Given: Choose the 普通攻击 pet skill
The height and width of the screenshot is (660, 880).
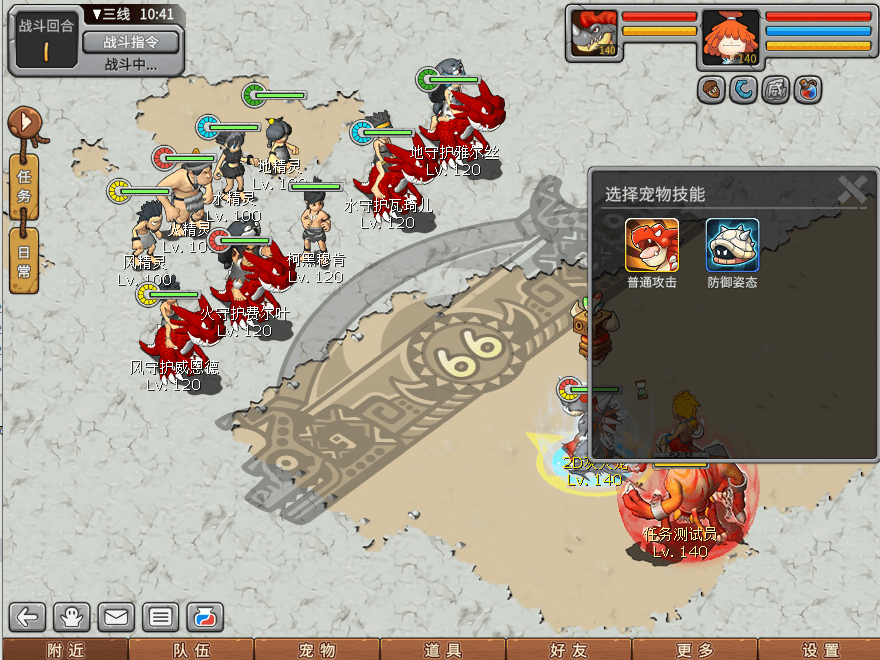Looking at the screenshot, I should point(652,245).
